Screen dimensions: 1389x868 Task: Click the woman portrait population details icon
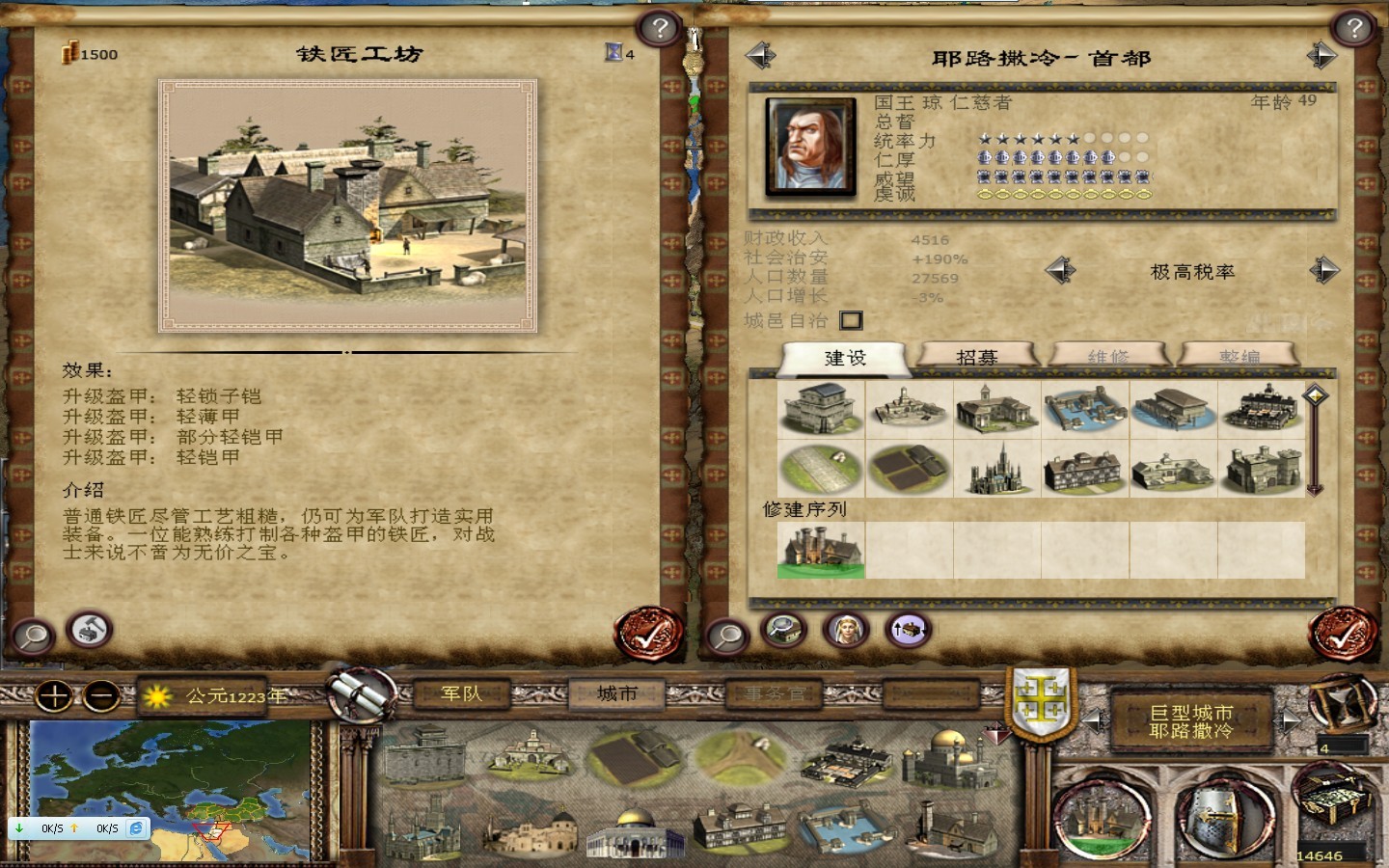click(844, 630)
